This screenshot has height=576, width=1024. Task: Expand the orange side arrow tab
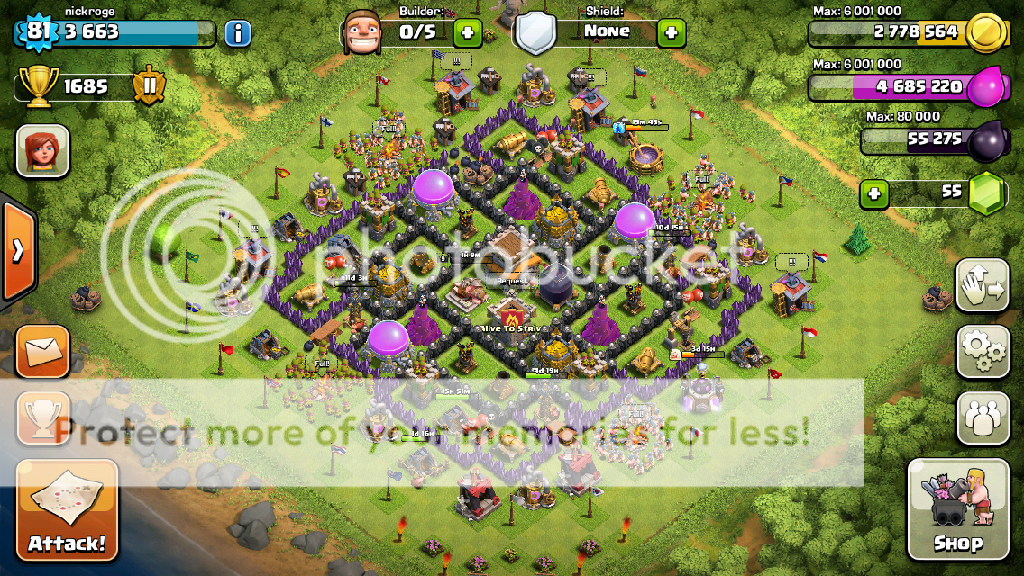[17, 250]
